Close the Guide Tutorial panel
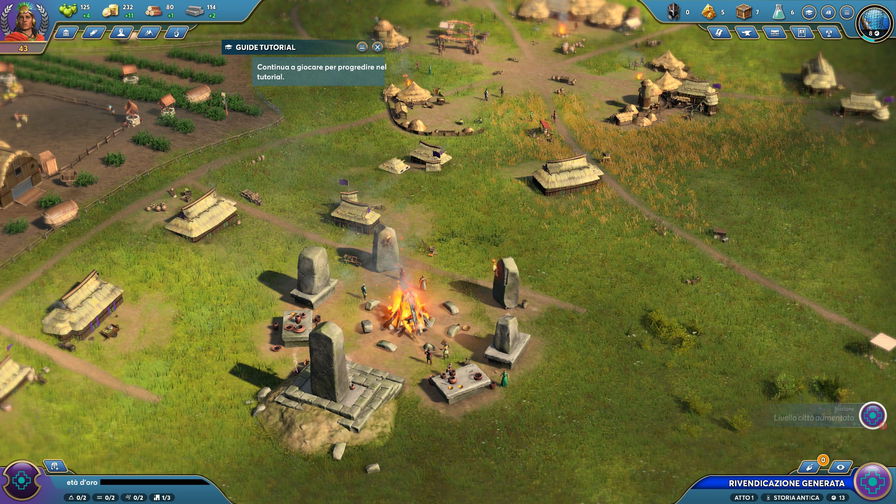Screen dimensions: 896x504 377,47
